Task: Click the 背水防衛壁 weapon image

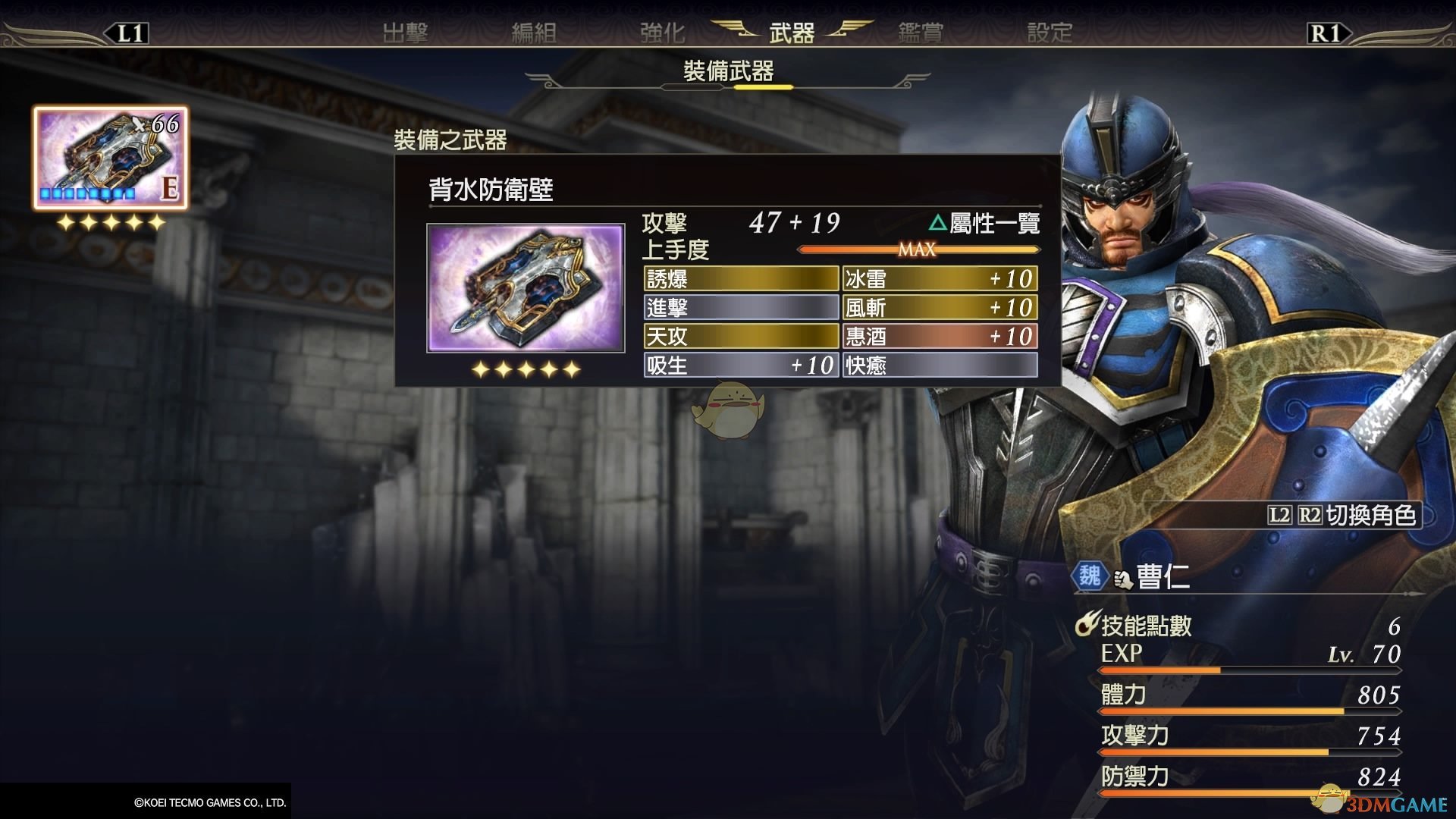Action: click(x=526, y=288)
